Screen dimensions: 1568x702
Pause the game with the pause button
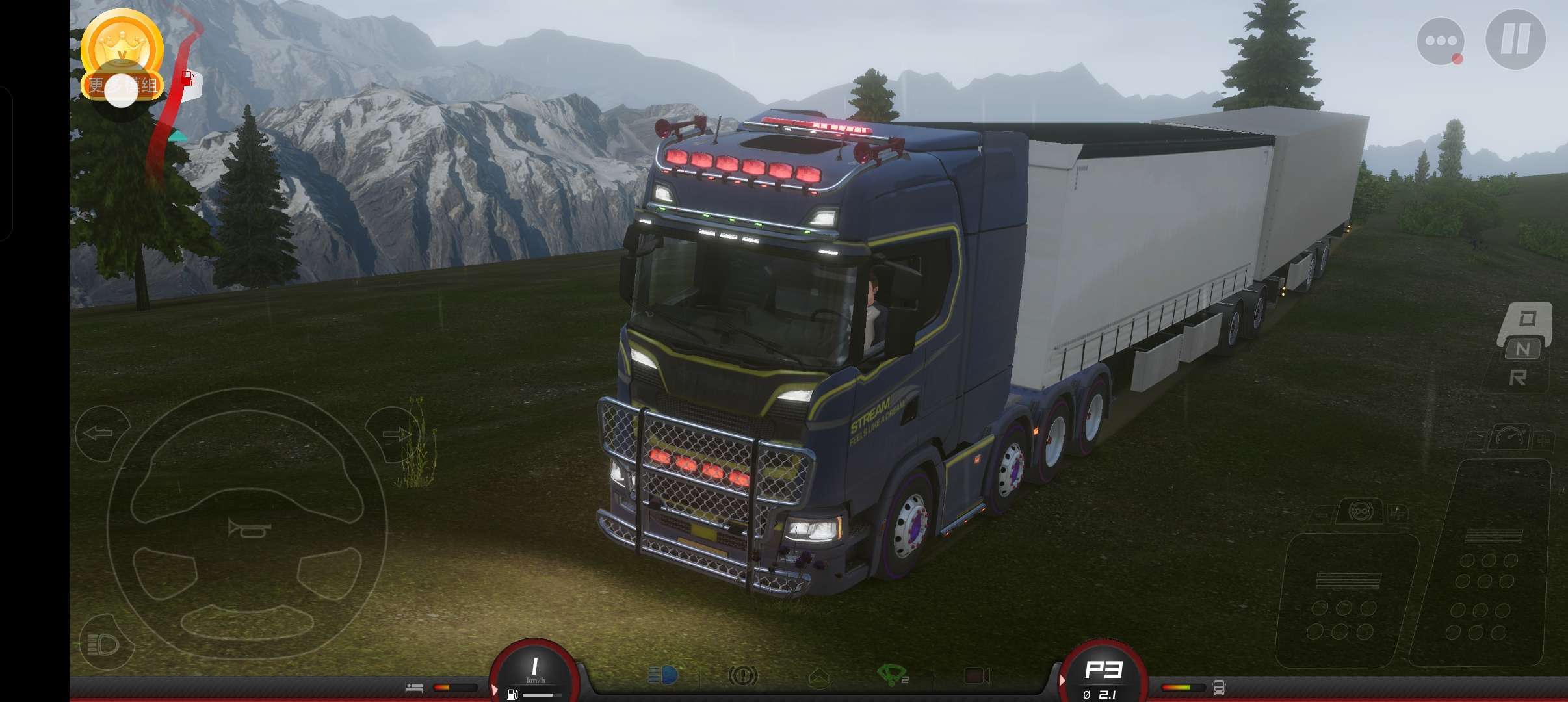1515,40
